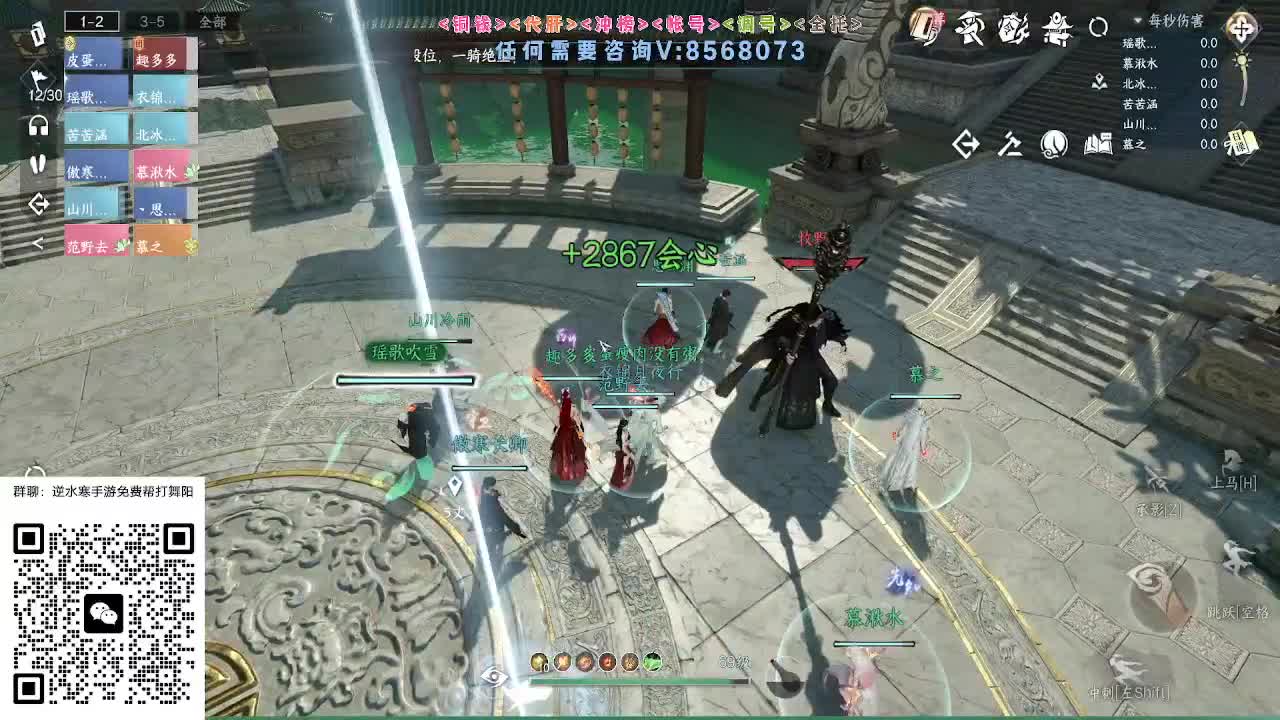Click the circular refresh icon beside damage panel
1280x720 pixels.
pyautogui.click(x=1099, y=28)
